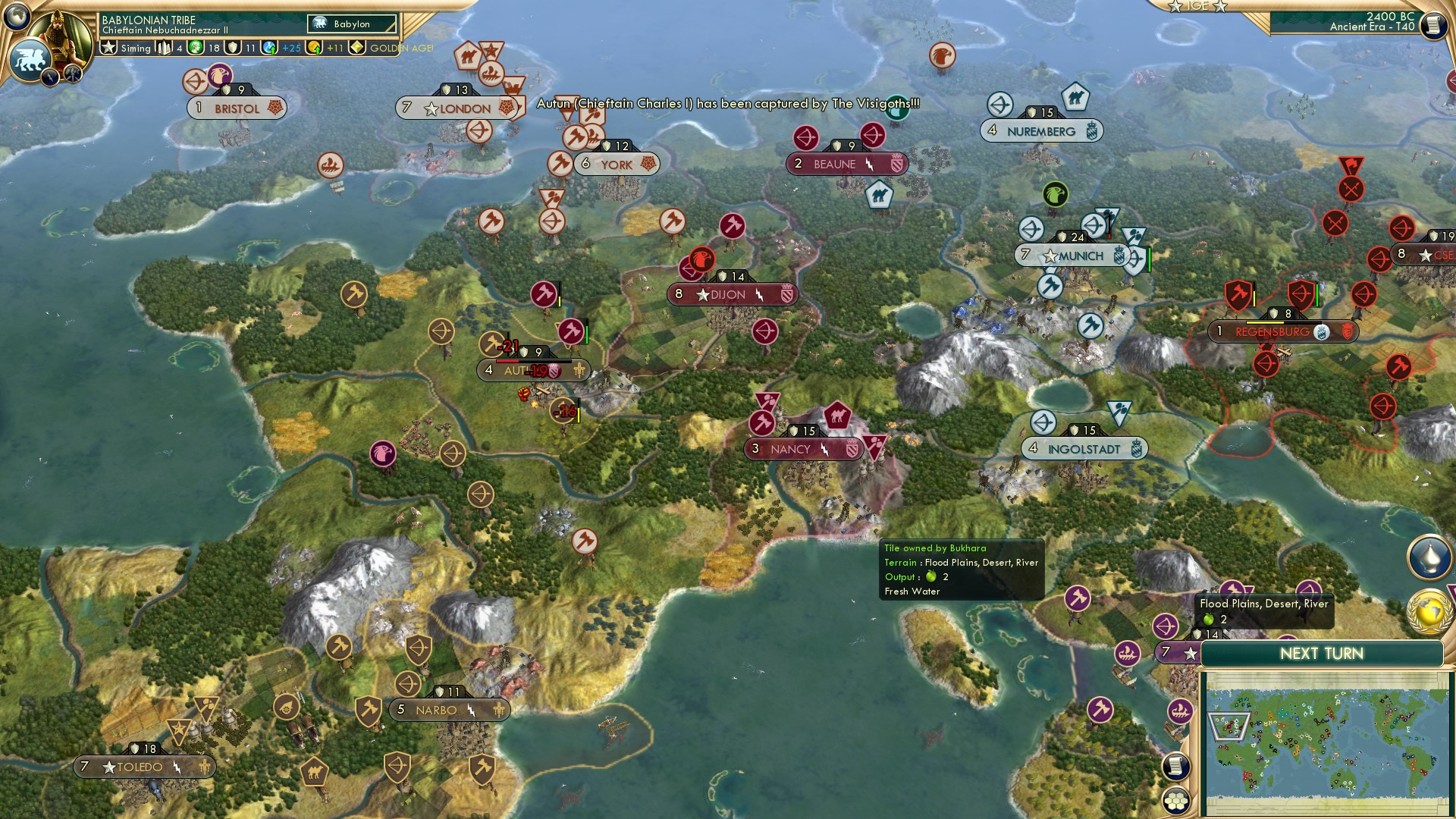Open the science output display icon
Image resolution: width=1456 pixels, height=819 pixels.
(269, 48)
